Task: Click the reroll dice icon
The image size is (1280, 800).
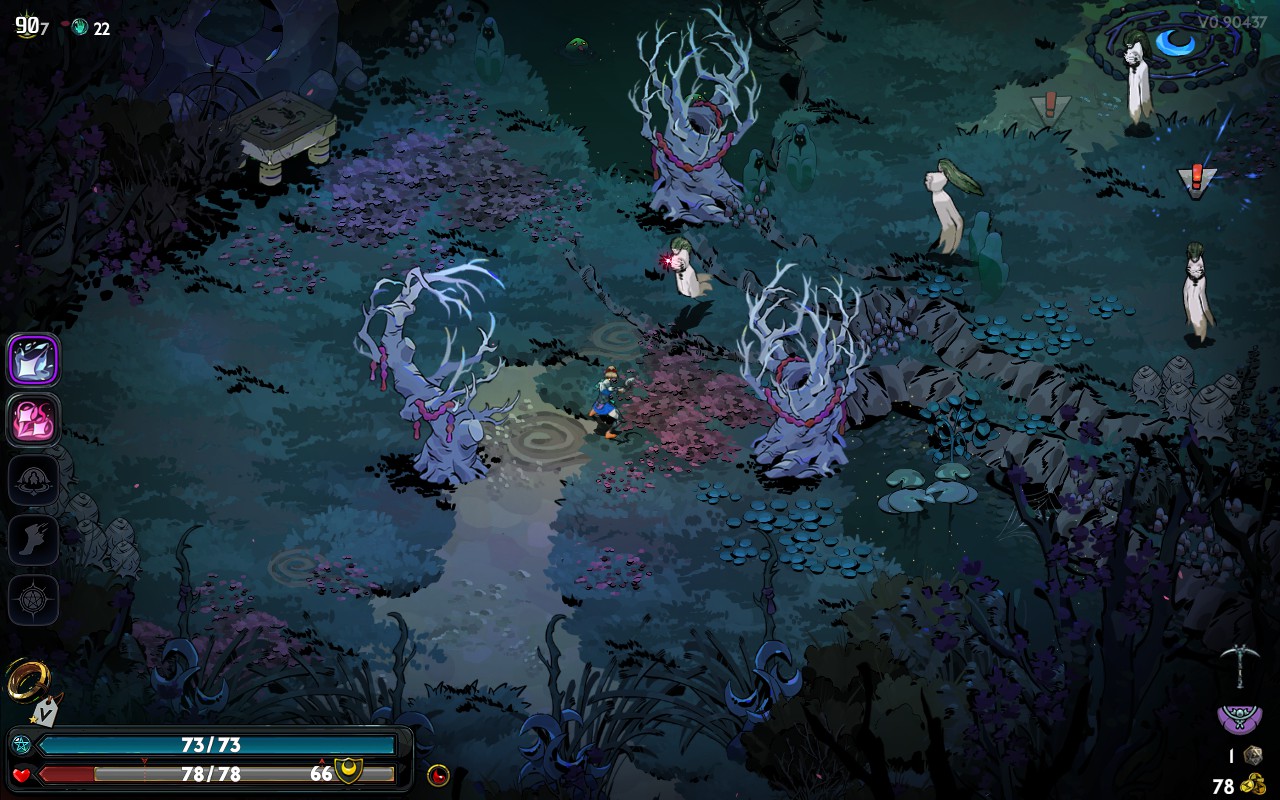Action: [x=1252, y=755]
